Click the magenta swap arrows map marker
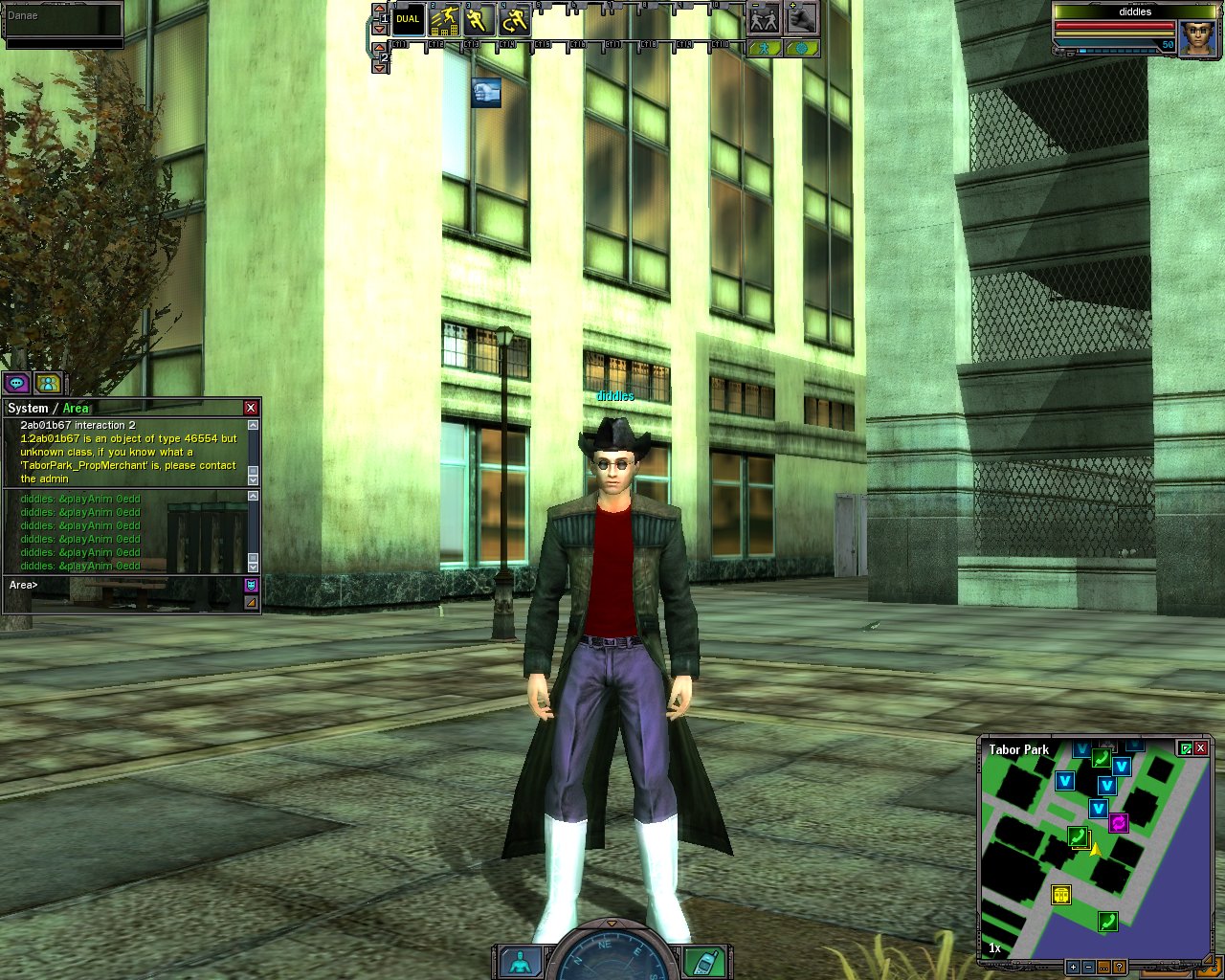1225x980 pixels. pyautogui.click(x=1118, y=822)
